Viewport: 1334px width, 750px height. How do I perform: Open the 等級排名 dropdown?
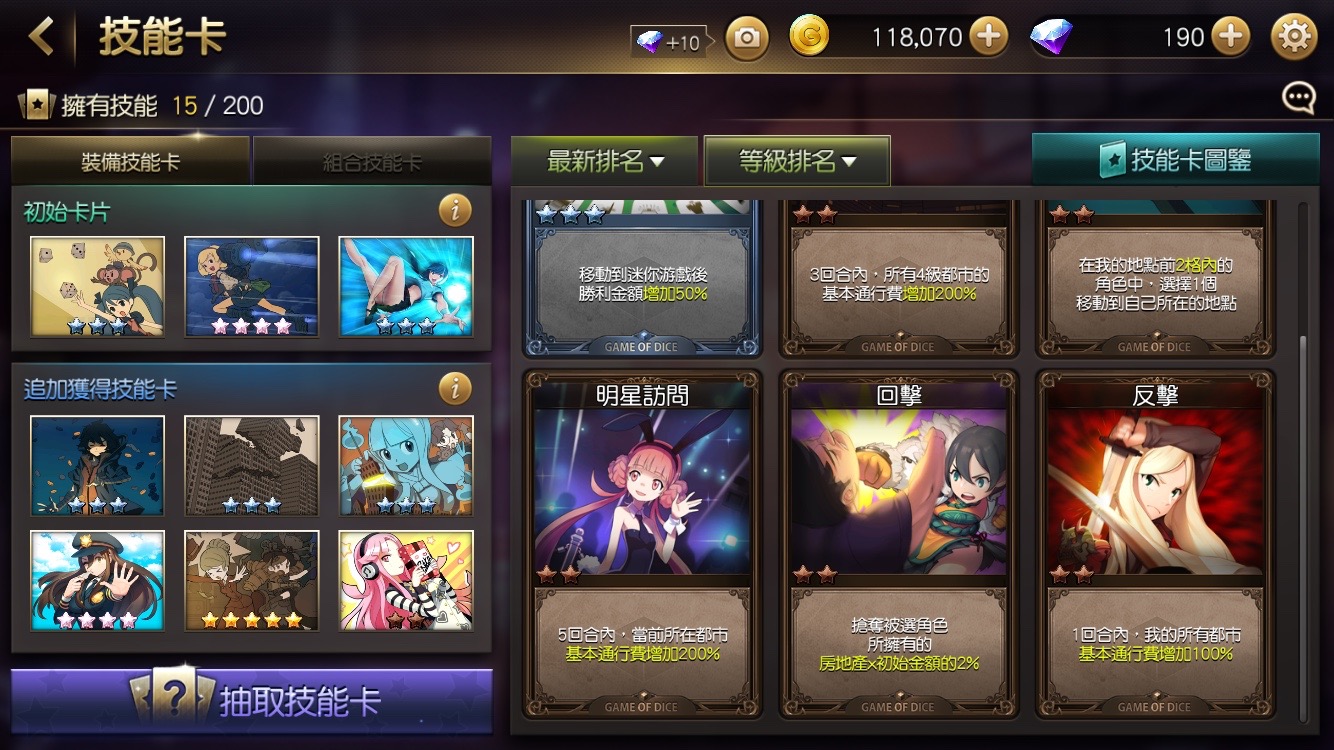(795, 159)
